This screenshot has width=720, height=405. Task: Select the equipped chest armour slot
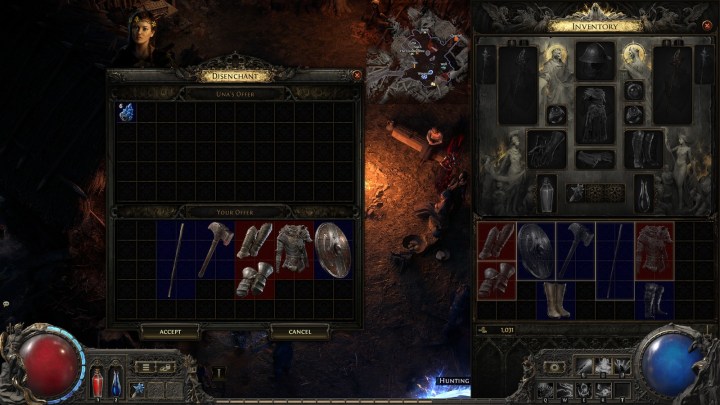595,115
